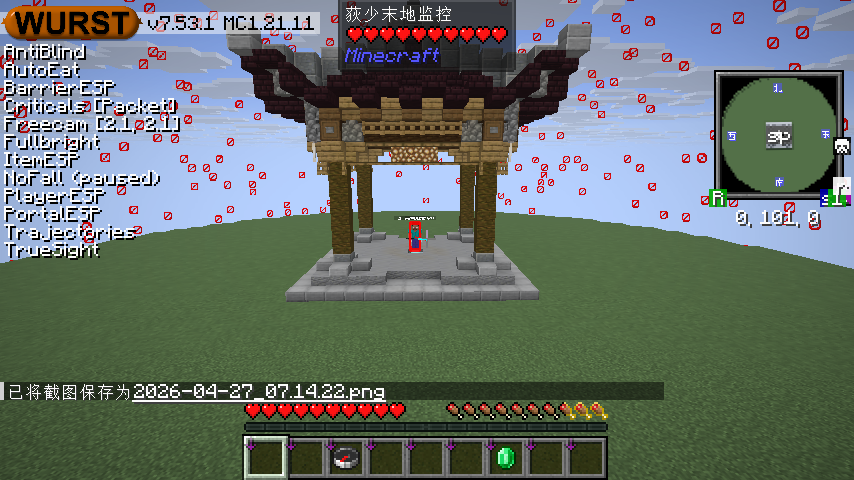Click the spawn marker at minimap center

coord(779,136)
